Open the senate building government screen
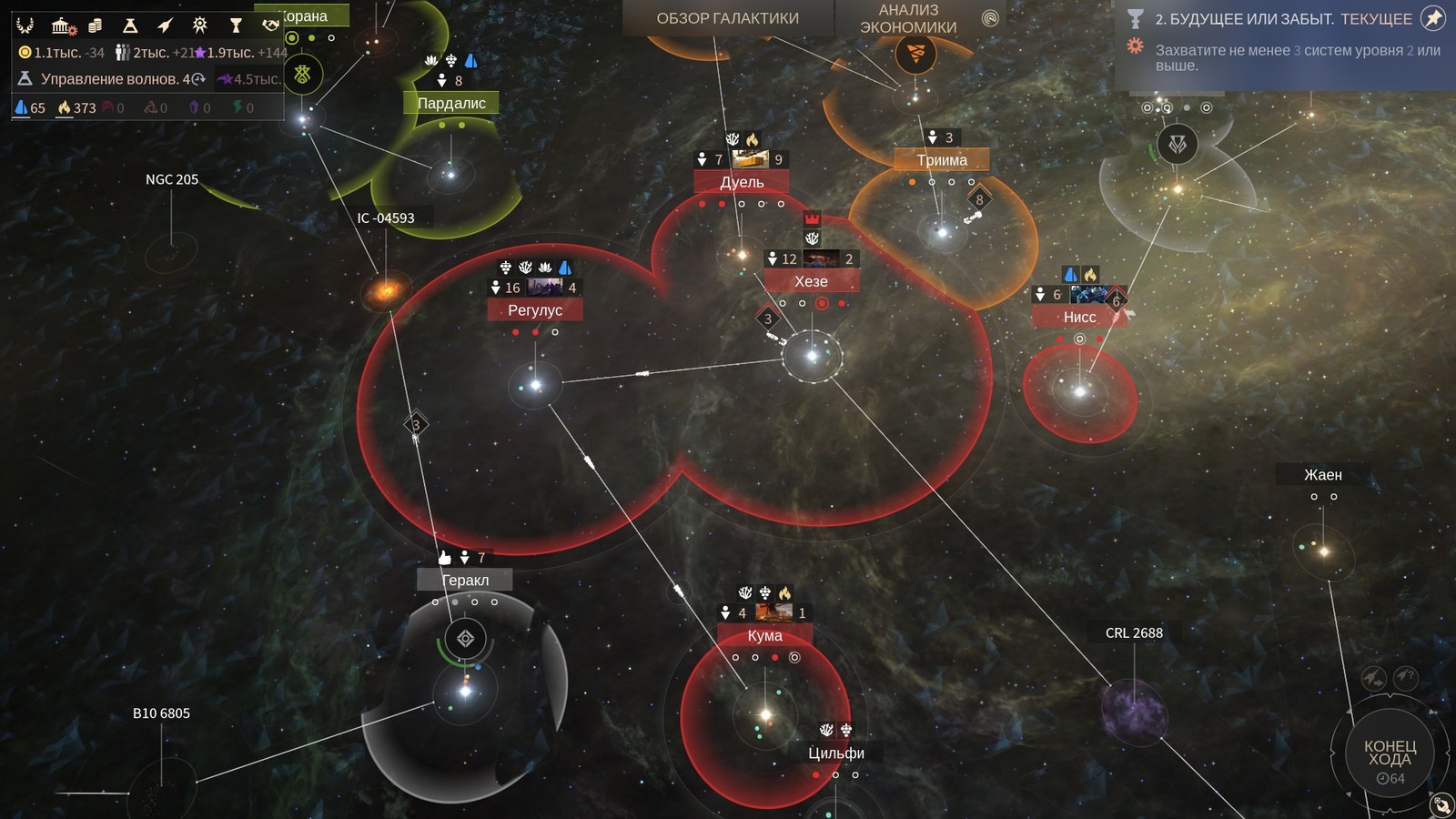The image size is (1456, 819). pos(62,25)
